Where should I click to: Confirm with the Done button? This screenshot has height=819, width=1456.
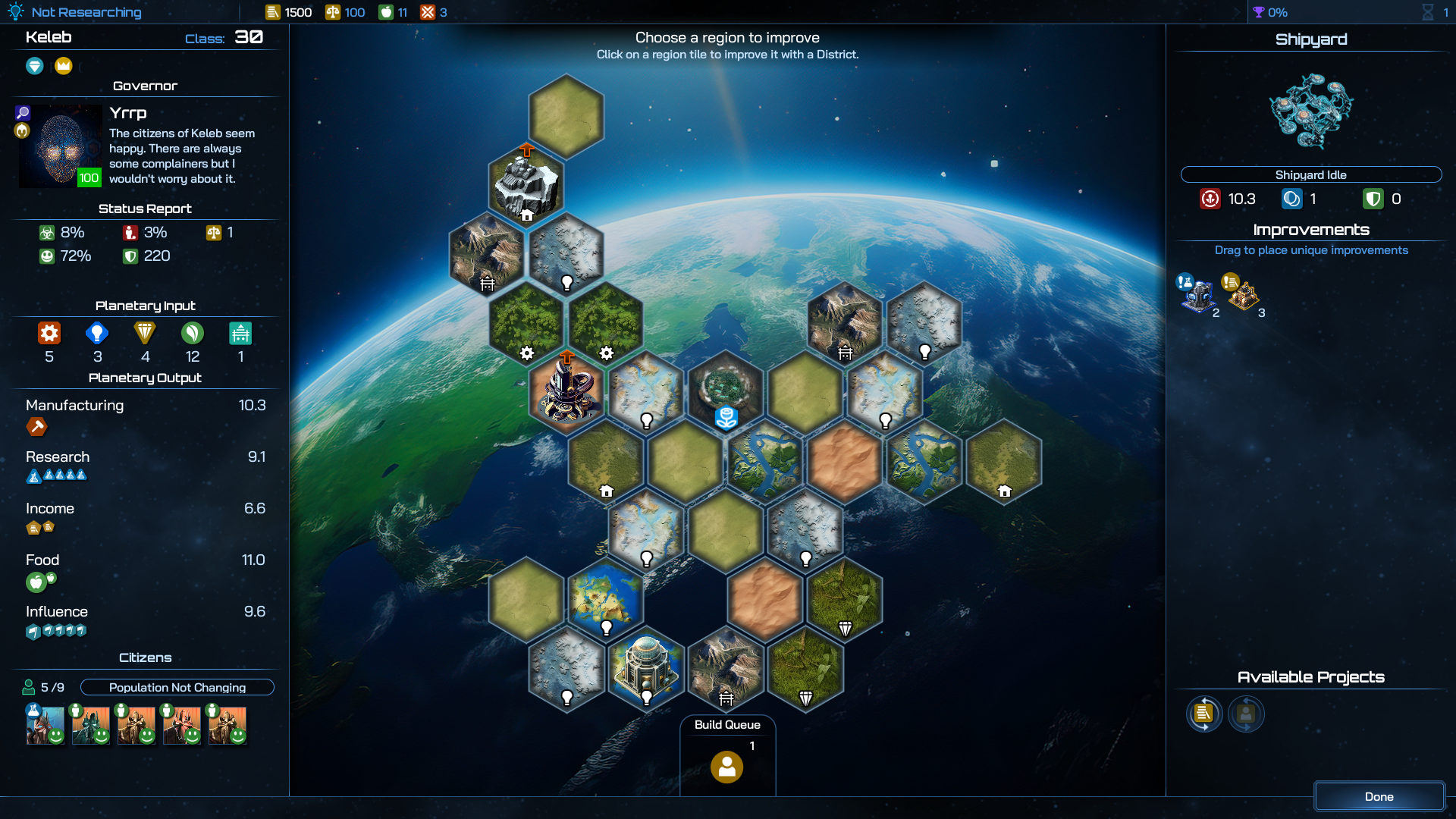[1379, 796]
